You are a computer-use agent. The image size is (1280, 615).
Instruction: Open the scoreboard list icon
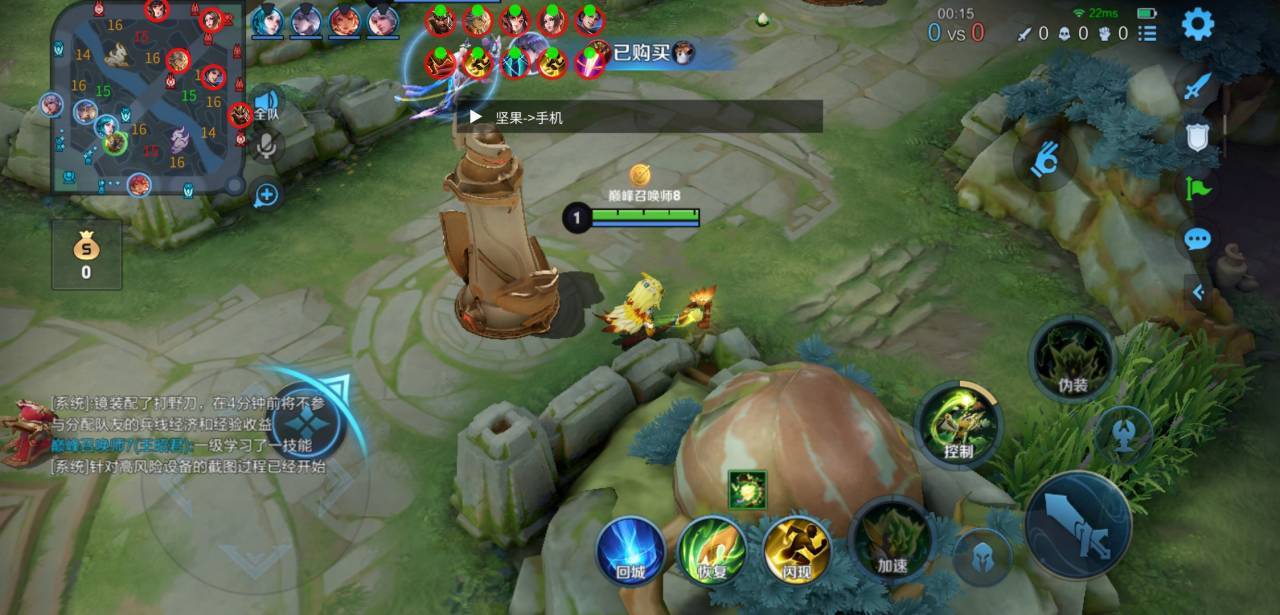click(x=1147, y=33)
